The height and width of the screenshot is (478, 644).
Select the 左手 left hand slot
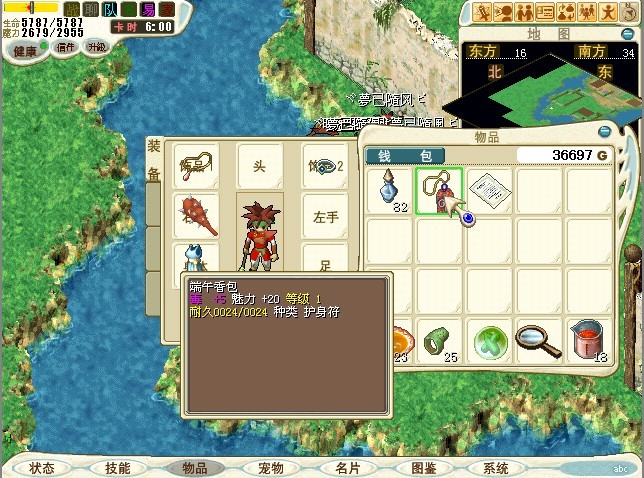(x=325, y=215)
